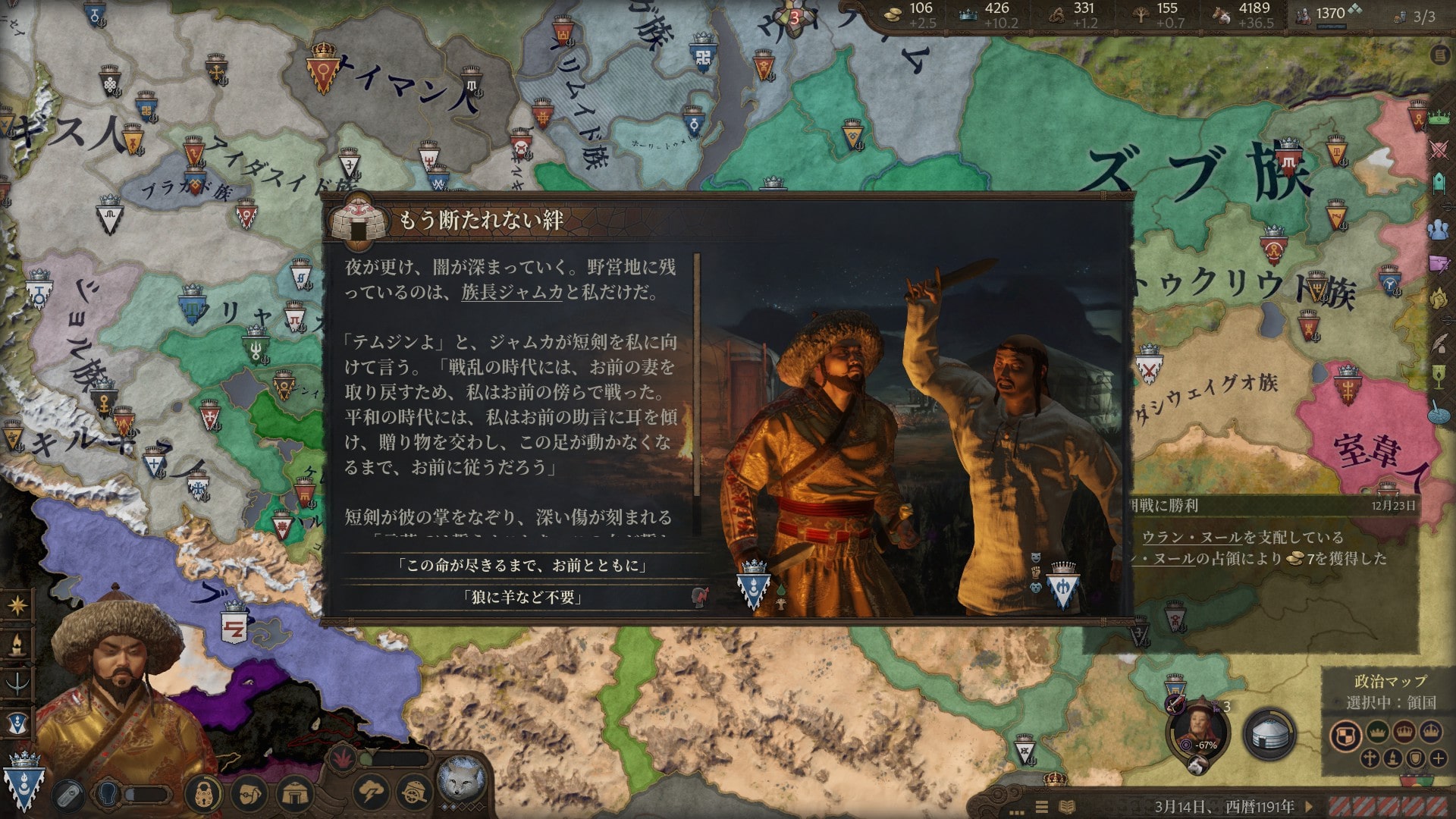The height and width of the screenshot is (819, 1456).
Task: Unpause the game with the arrow beside the date
Action: (1310, 805)
